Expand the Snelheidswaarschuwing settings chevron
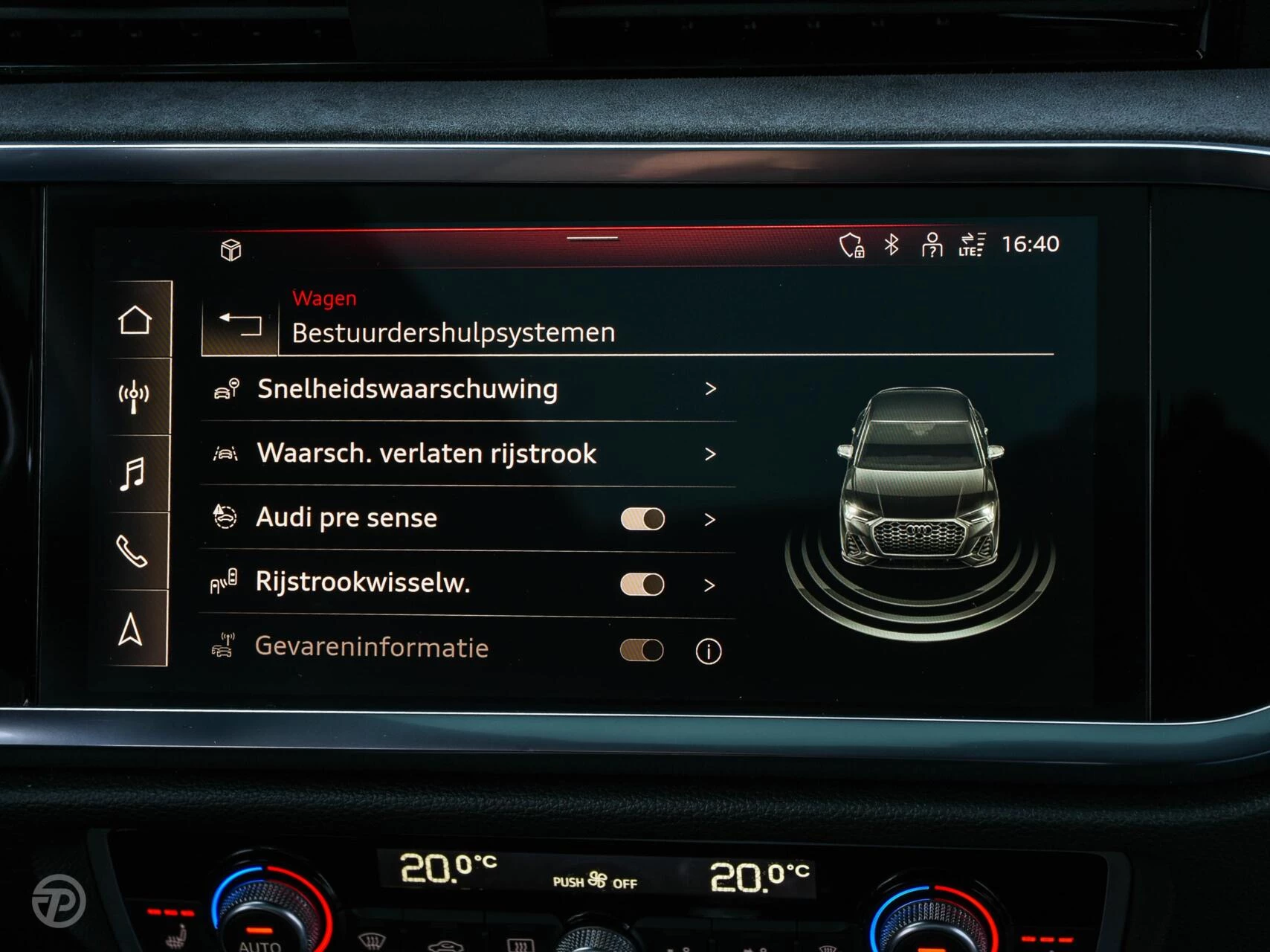This screenshot has width=1270, height=952. click(712, 388)
